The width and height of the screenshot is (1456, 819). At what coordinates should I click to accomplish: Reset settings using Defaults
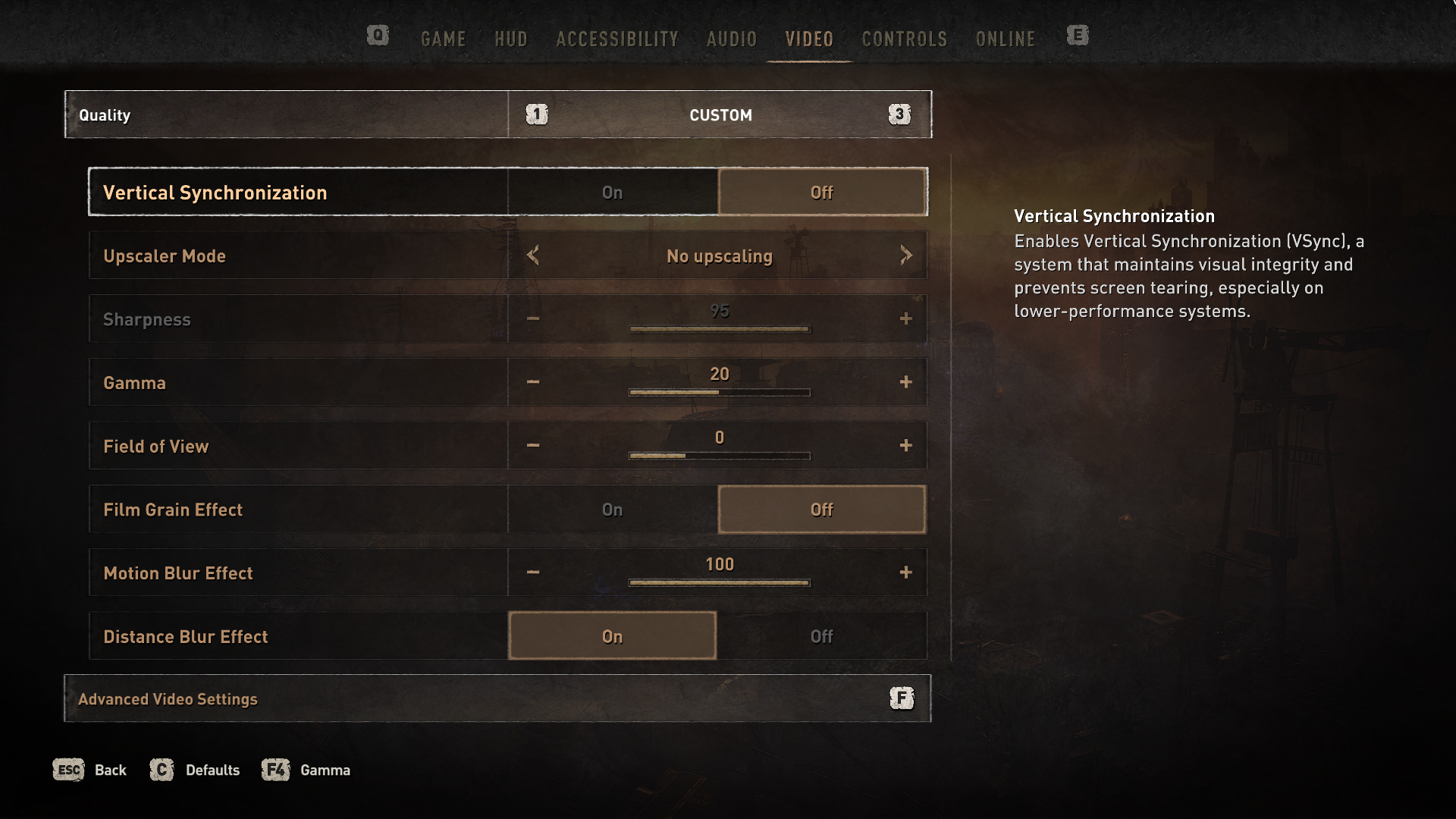(196, 770)
